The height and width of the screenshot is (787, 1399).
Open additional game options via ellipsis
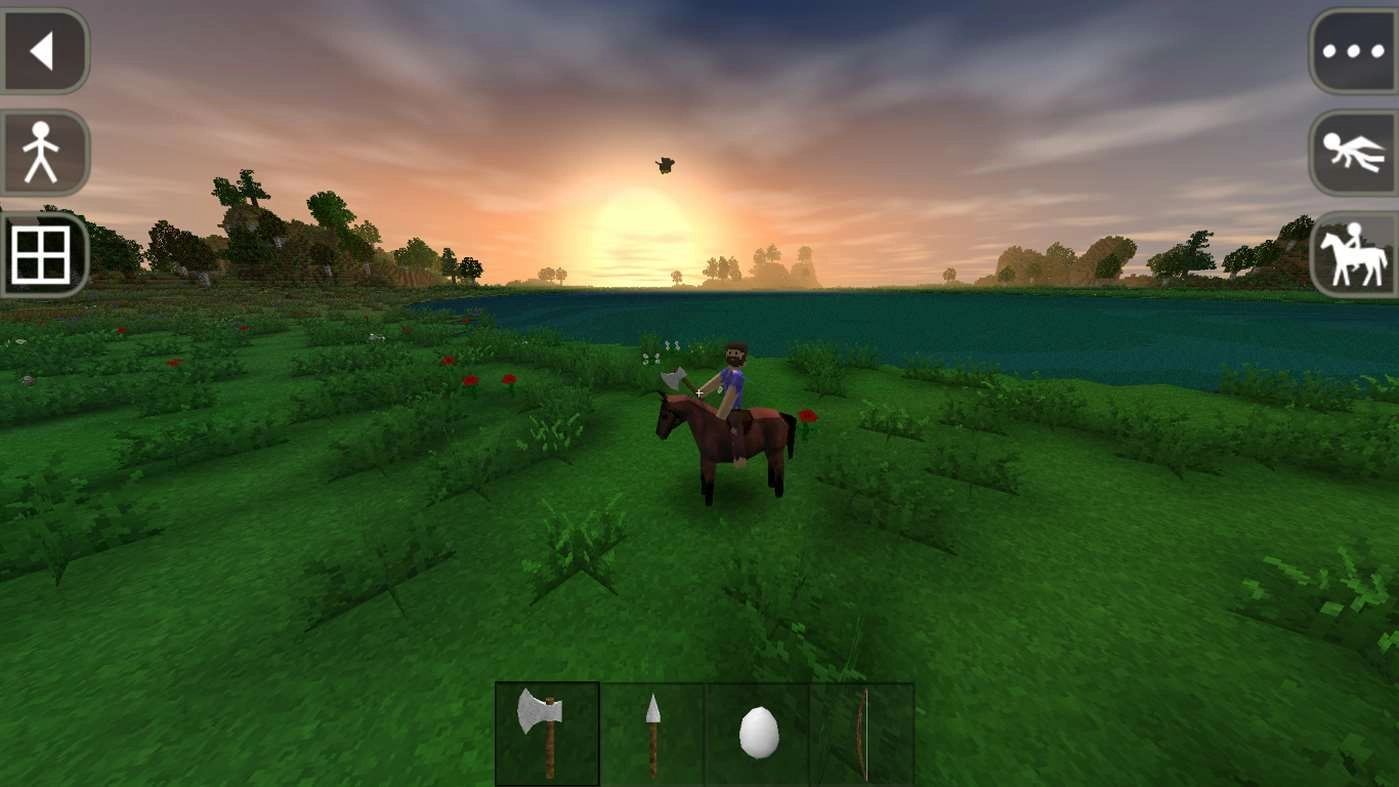(x=1355, y=50)
